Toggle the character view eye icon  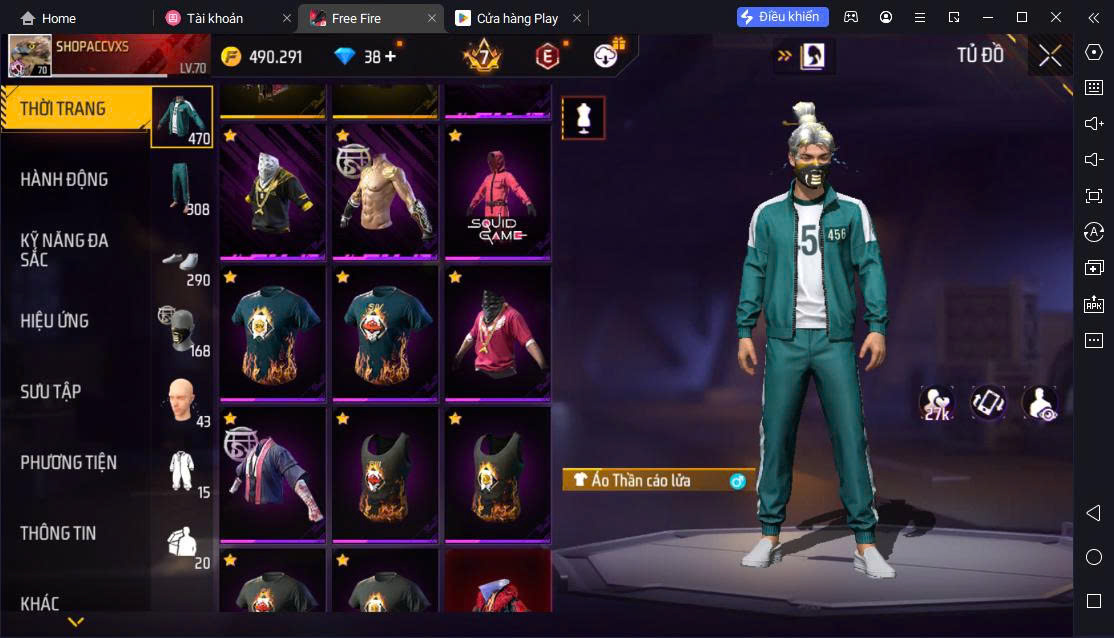(1040, 403)
